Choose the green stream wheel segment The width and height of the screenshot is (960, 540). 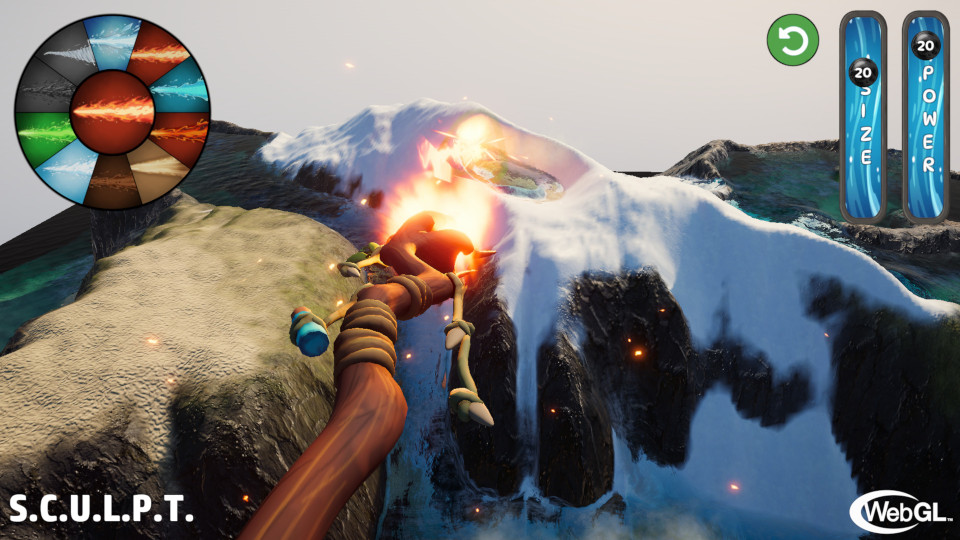pyautogui.click(x=40, y=131)
